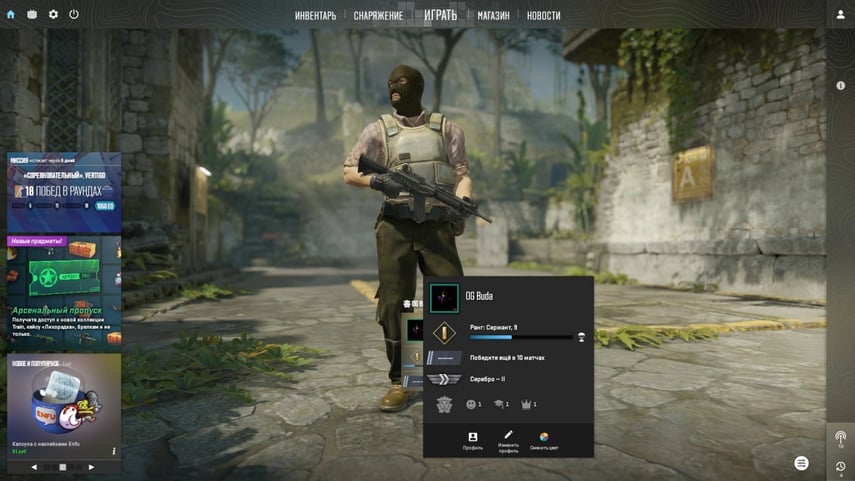Go to the Новости tab

(x=543, y=16)
